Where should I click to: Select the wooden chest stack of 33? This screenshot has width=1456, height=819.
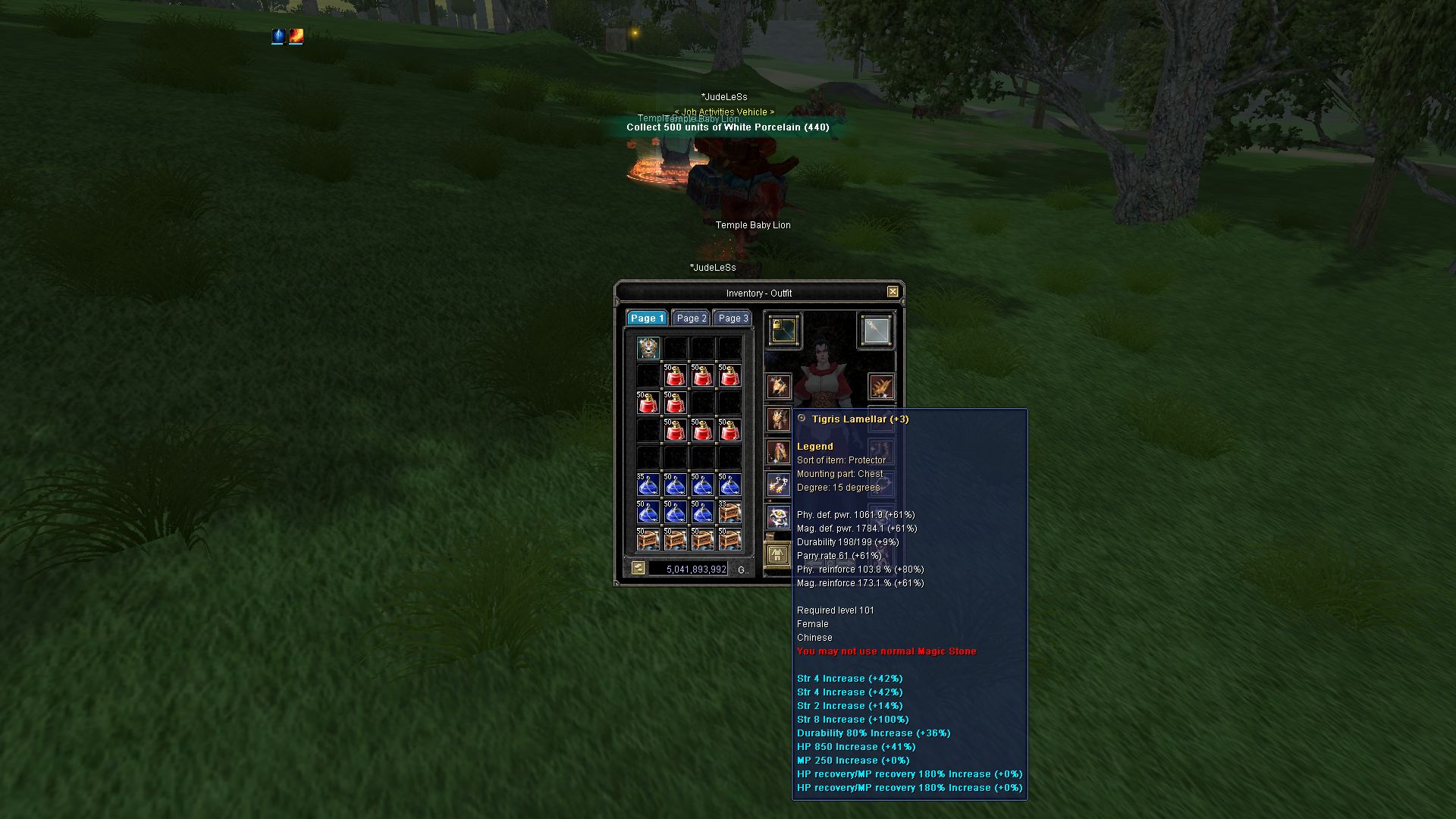[x=730, y=512]
